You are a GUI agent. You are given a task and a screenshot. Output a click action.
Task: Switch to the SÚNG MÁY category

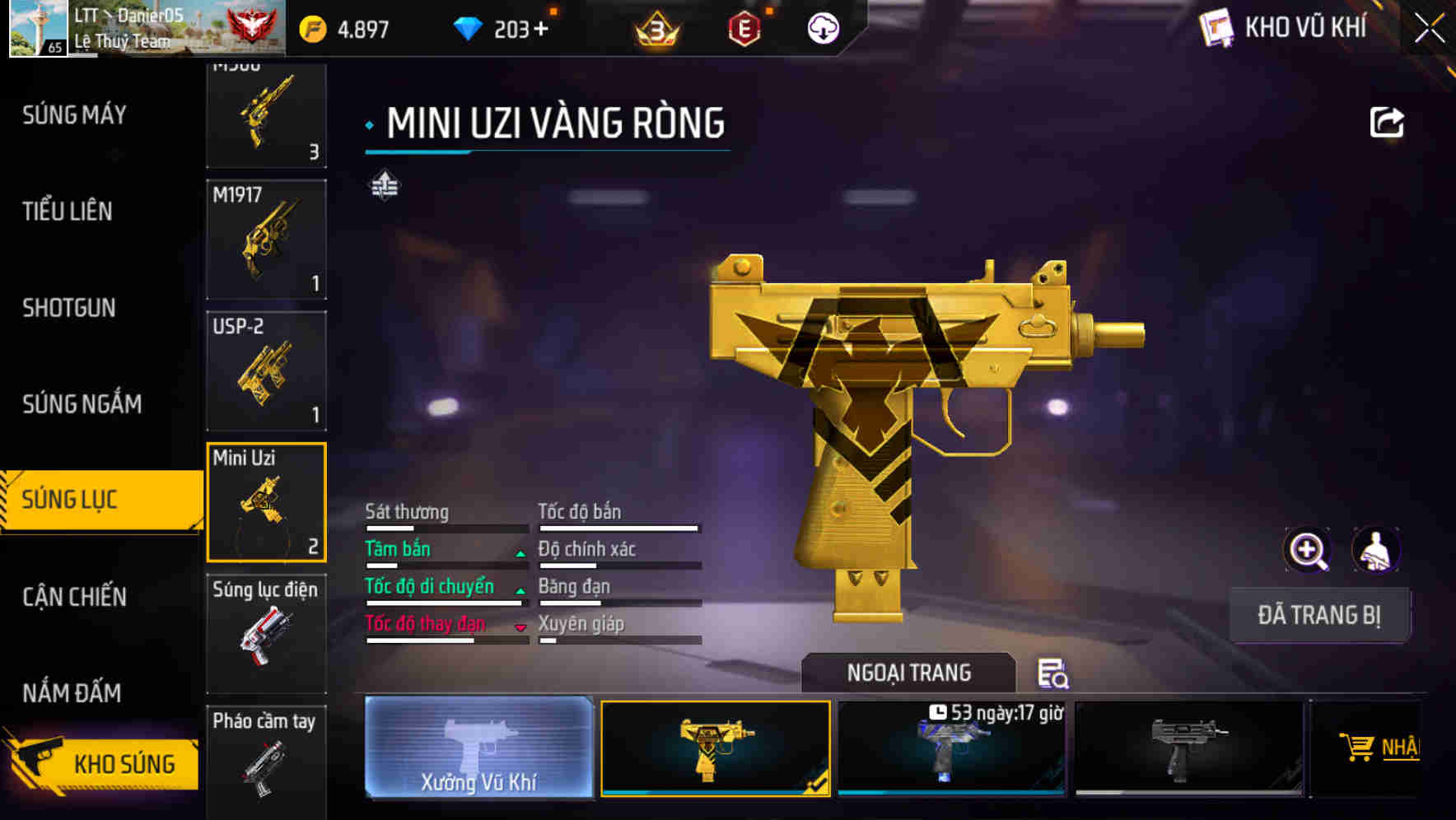coord(74,115)
